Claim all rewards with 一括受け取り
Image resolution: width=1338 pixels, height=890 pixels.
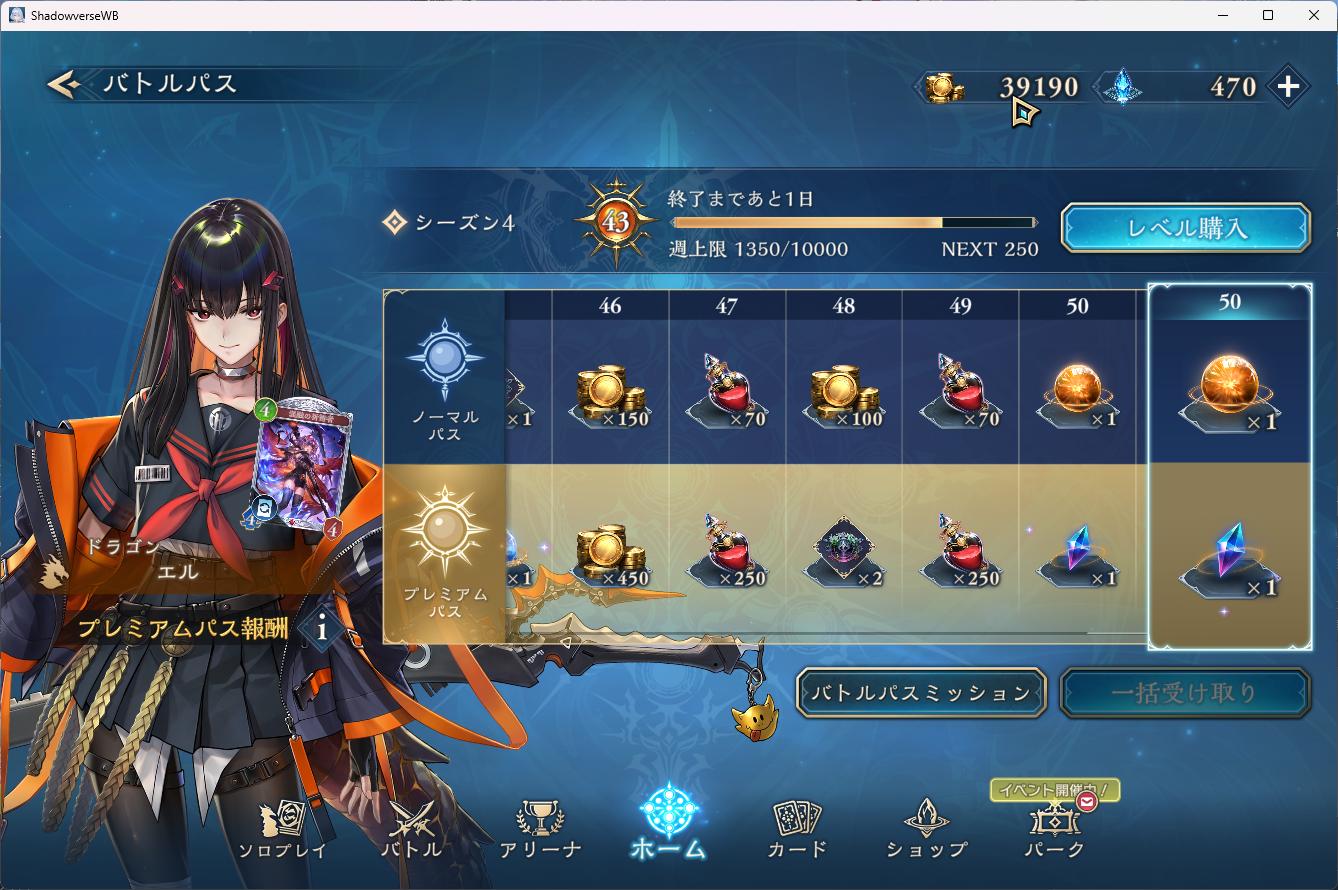pos(1184,692)
